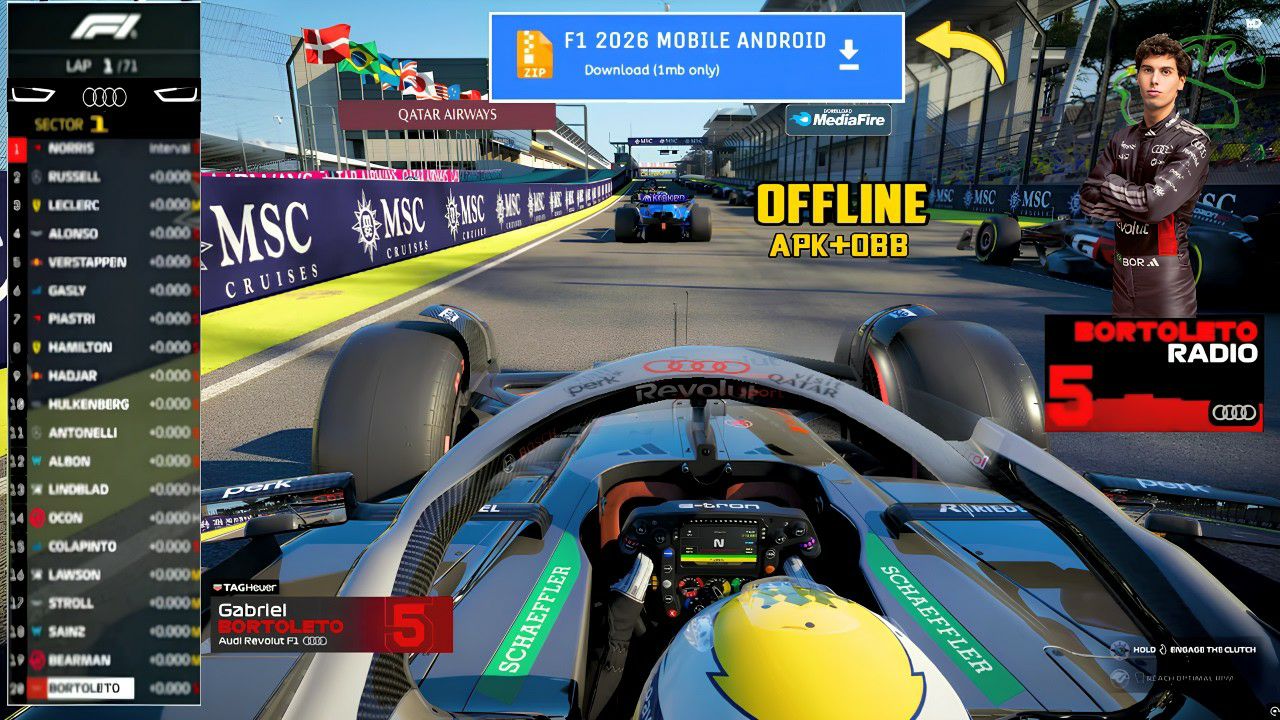
Task: Select Hulkenberg in the timing tower
Action: (100, 404)
